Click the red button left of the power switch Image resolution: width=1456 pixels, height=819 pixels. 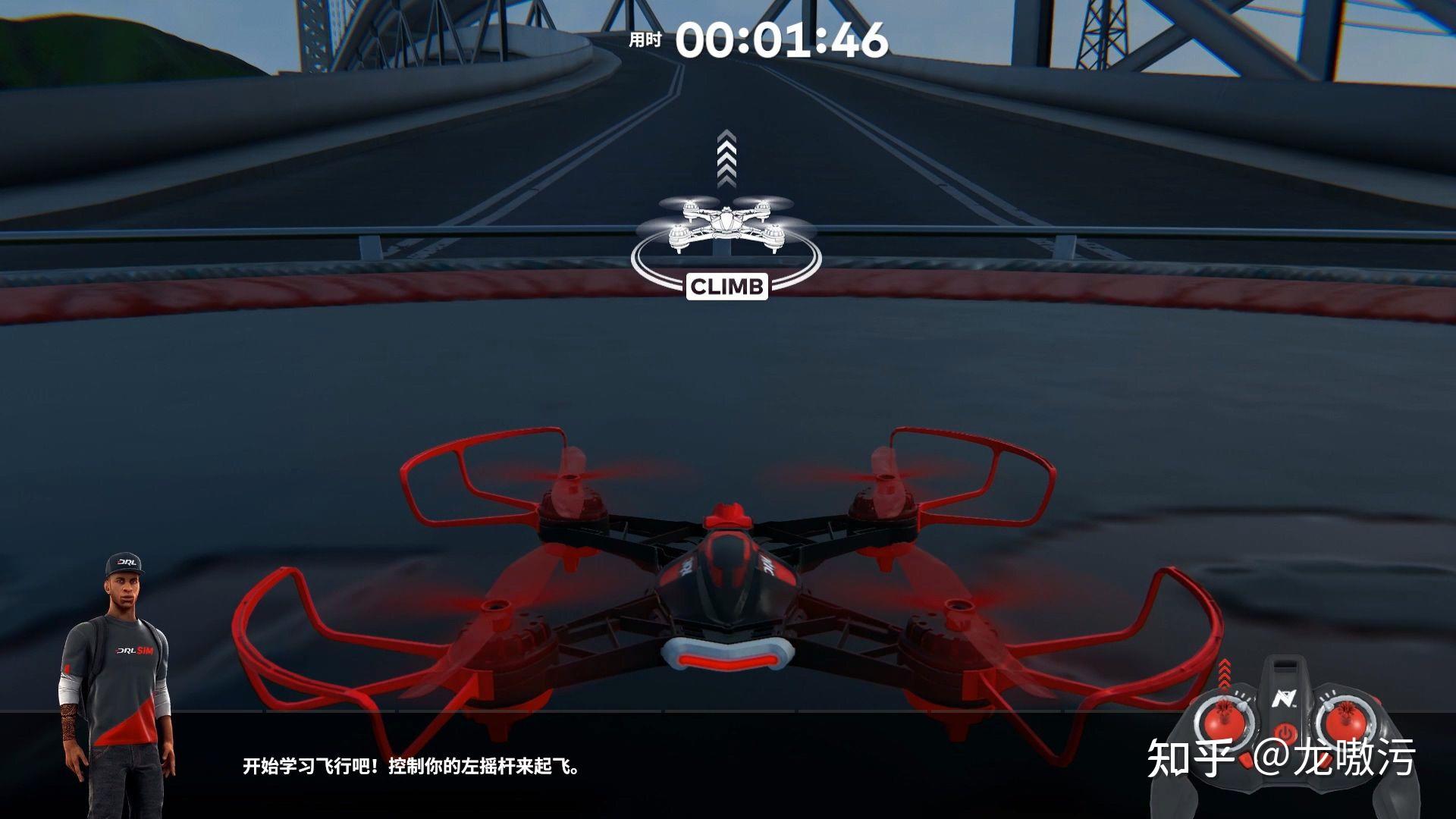tap(1245, 760)
